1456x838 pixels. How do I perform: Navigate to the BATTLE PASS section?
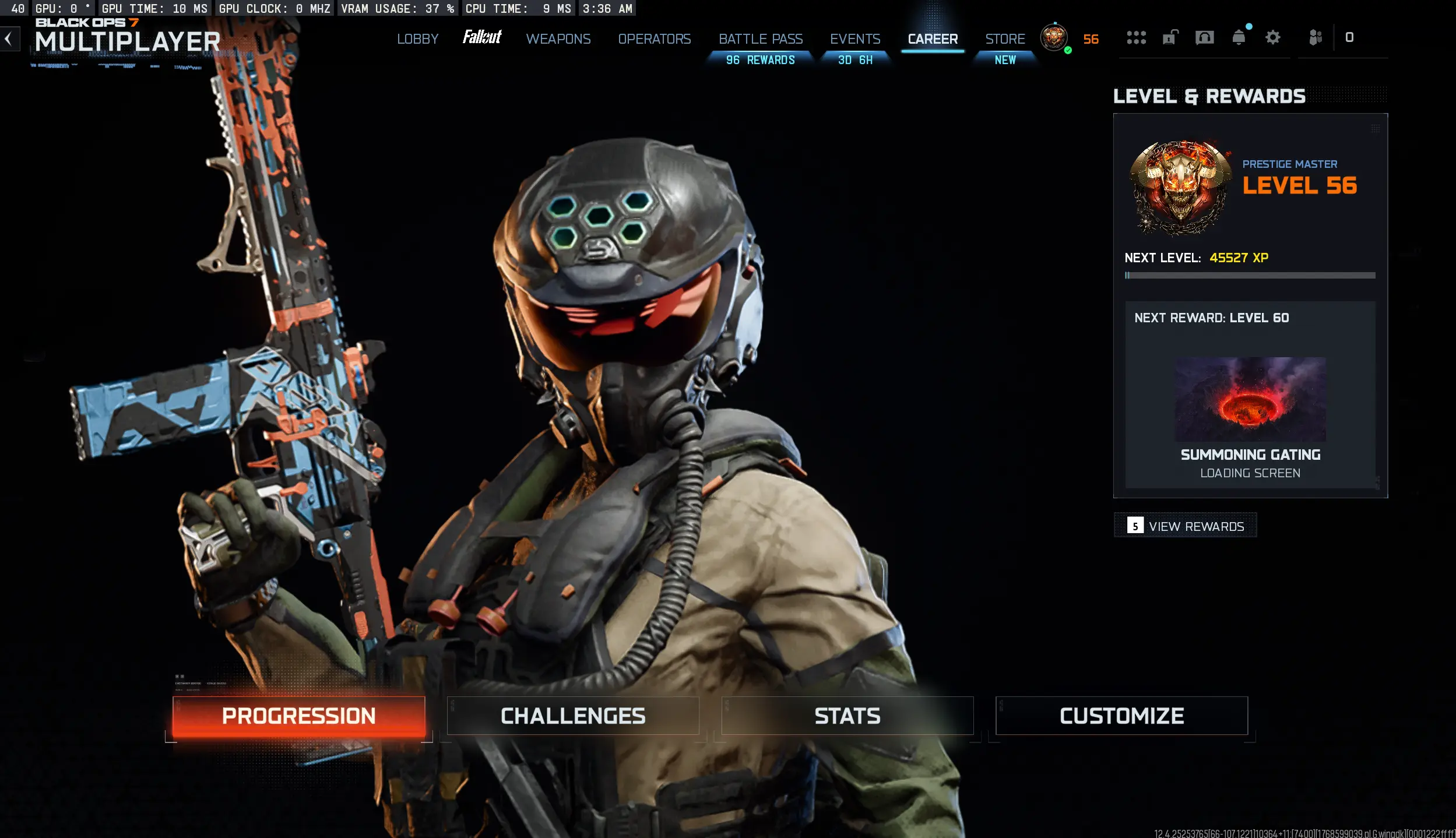pyautogui.click(x=761, y=38)
